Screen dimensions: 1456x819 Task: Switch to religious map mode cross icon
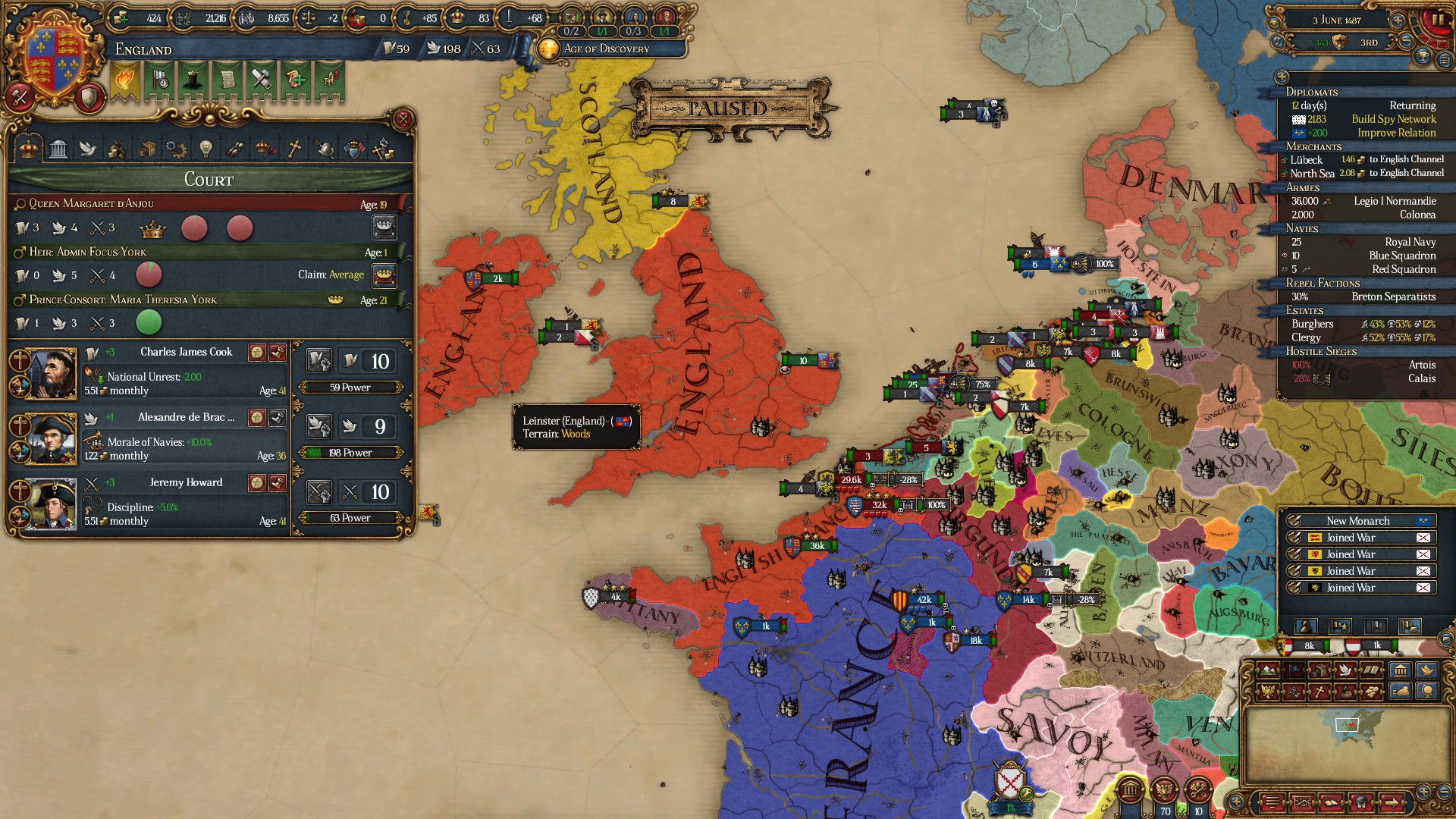coord(1319,693)
